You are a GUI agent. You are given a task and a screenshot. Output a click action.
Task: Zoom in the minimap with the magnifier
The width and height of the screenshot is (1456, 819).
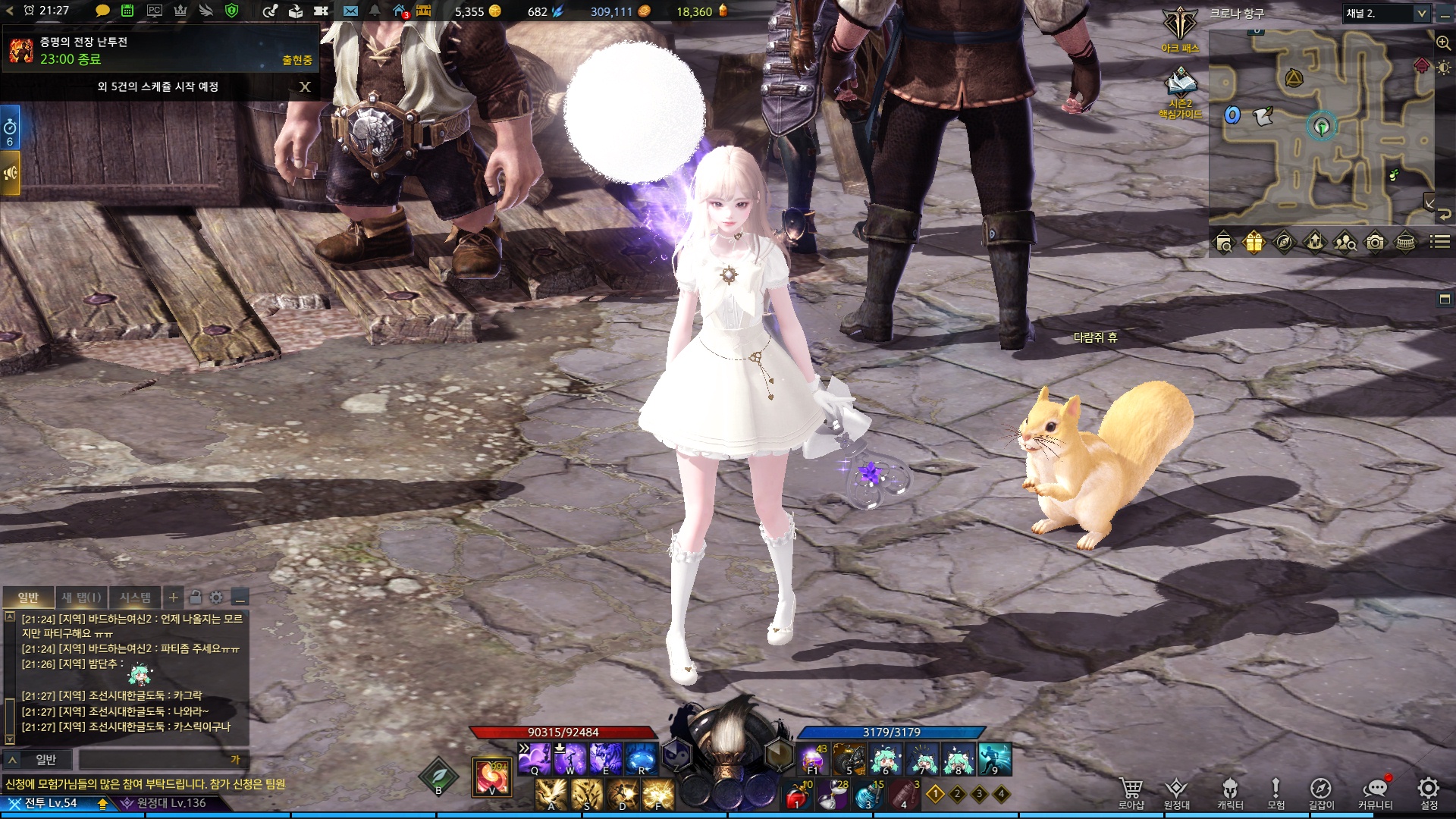(1443, 43)
